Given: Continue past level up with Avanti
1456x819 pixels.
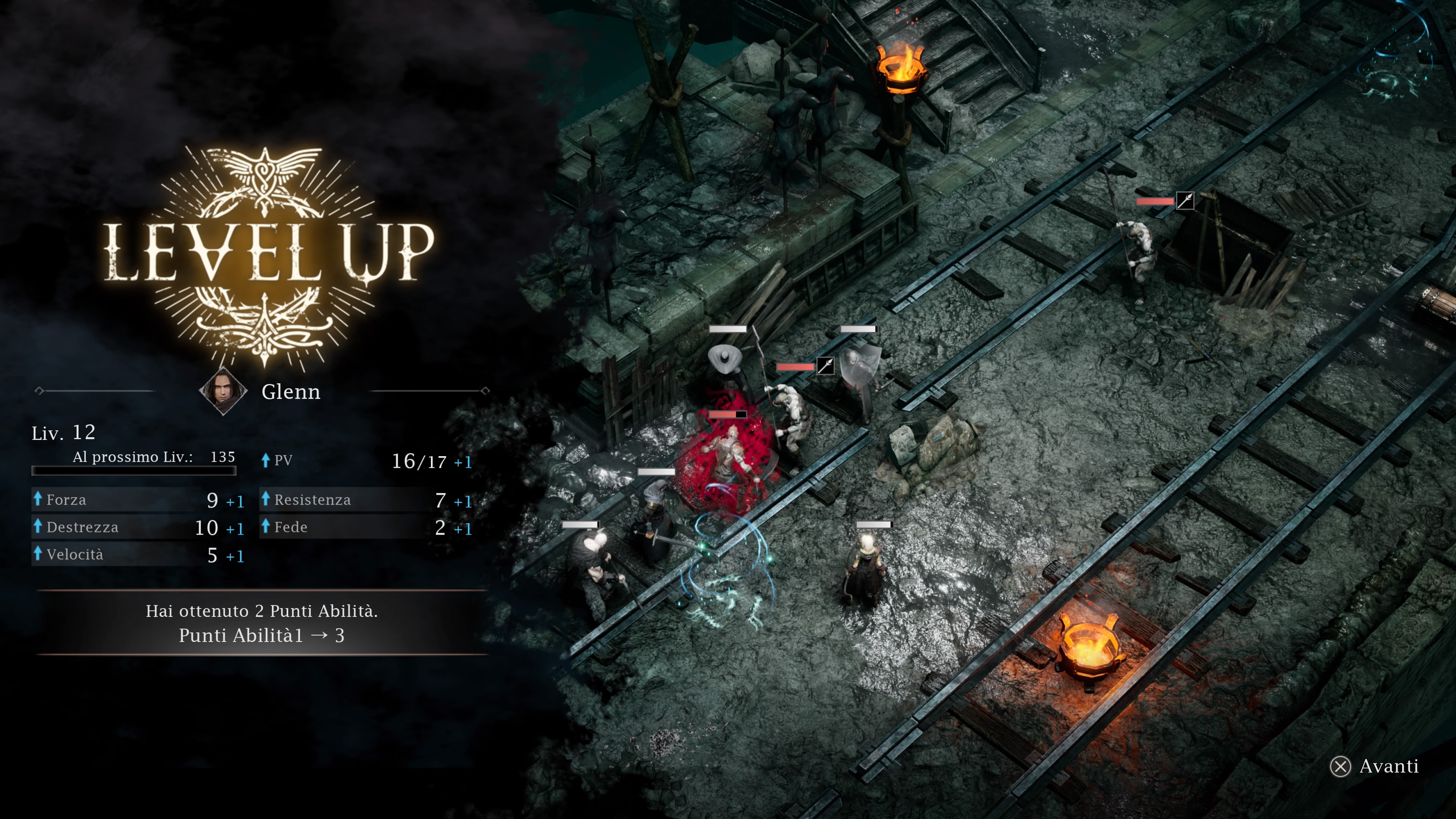Looking at the screenshot, I should pos(1374,766).
